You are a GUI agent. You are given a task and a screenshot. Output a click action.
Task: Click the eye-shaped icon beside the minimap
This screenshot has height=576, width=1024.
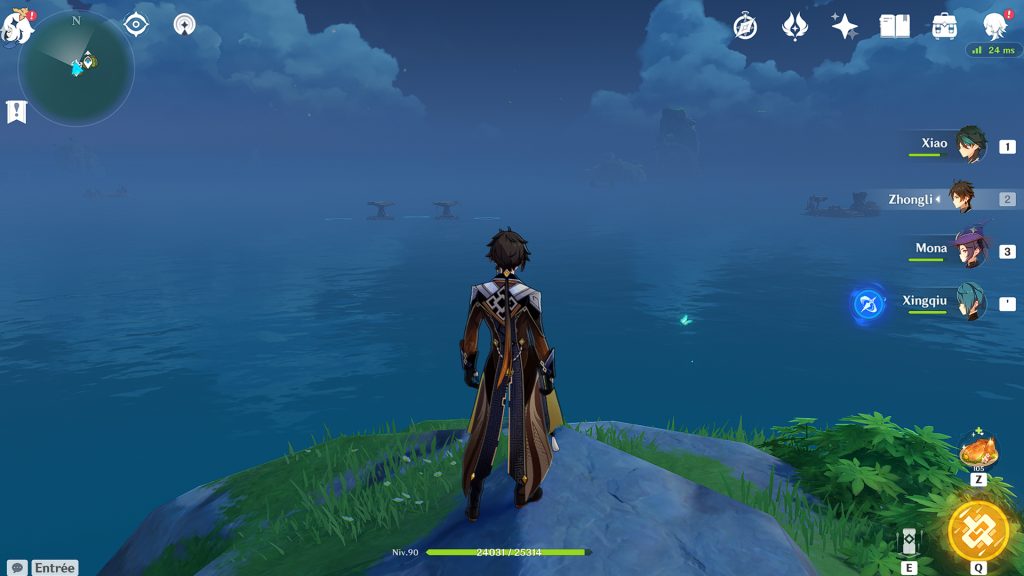click(x=136, y=24)
